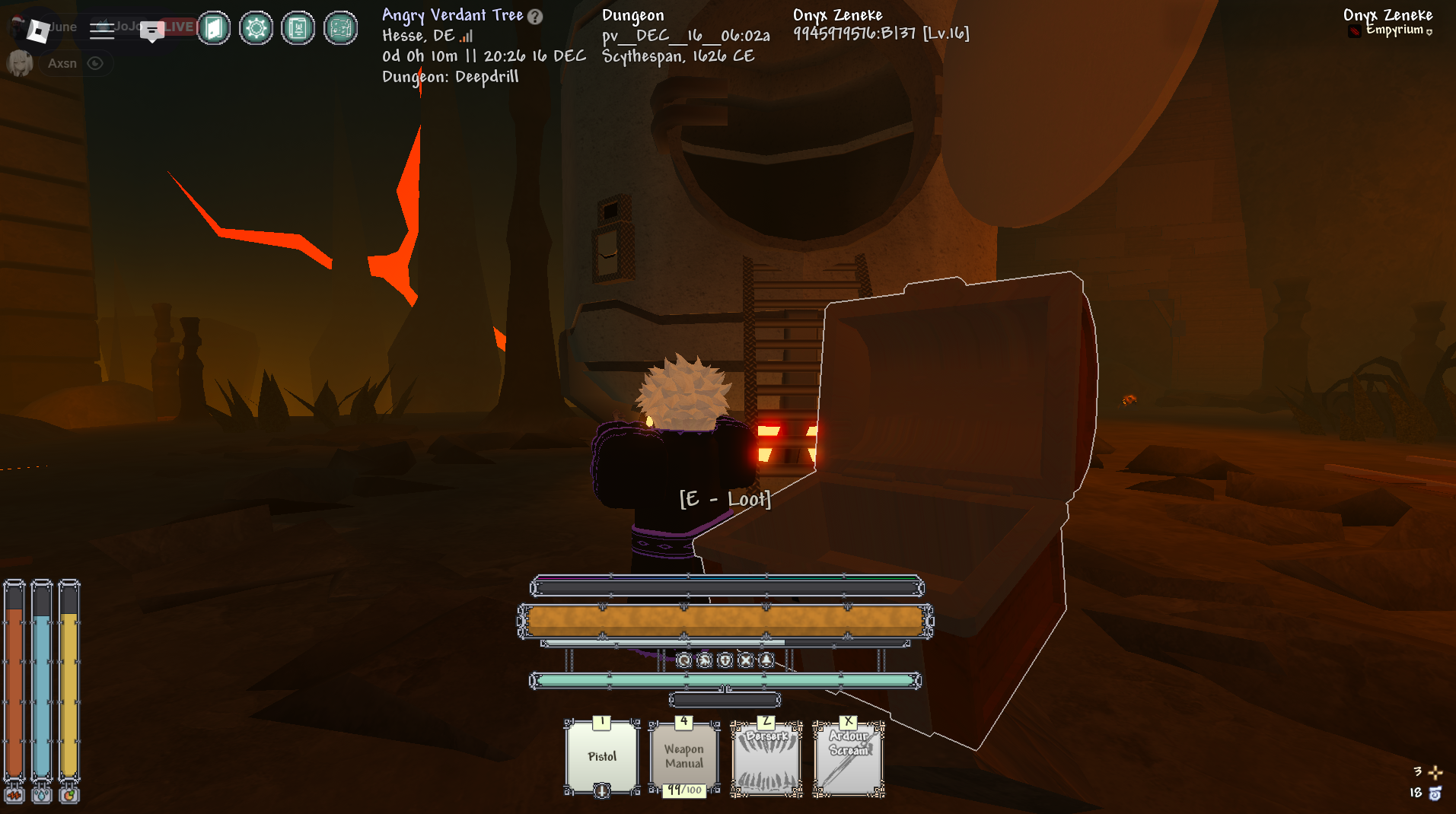
Task: Open the map scroll icon
Action: click(341, 29)
